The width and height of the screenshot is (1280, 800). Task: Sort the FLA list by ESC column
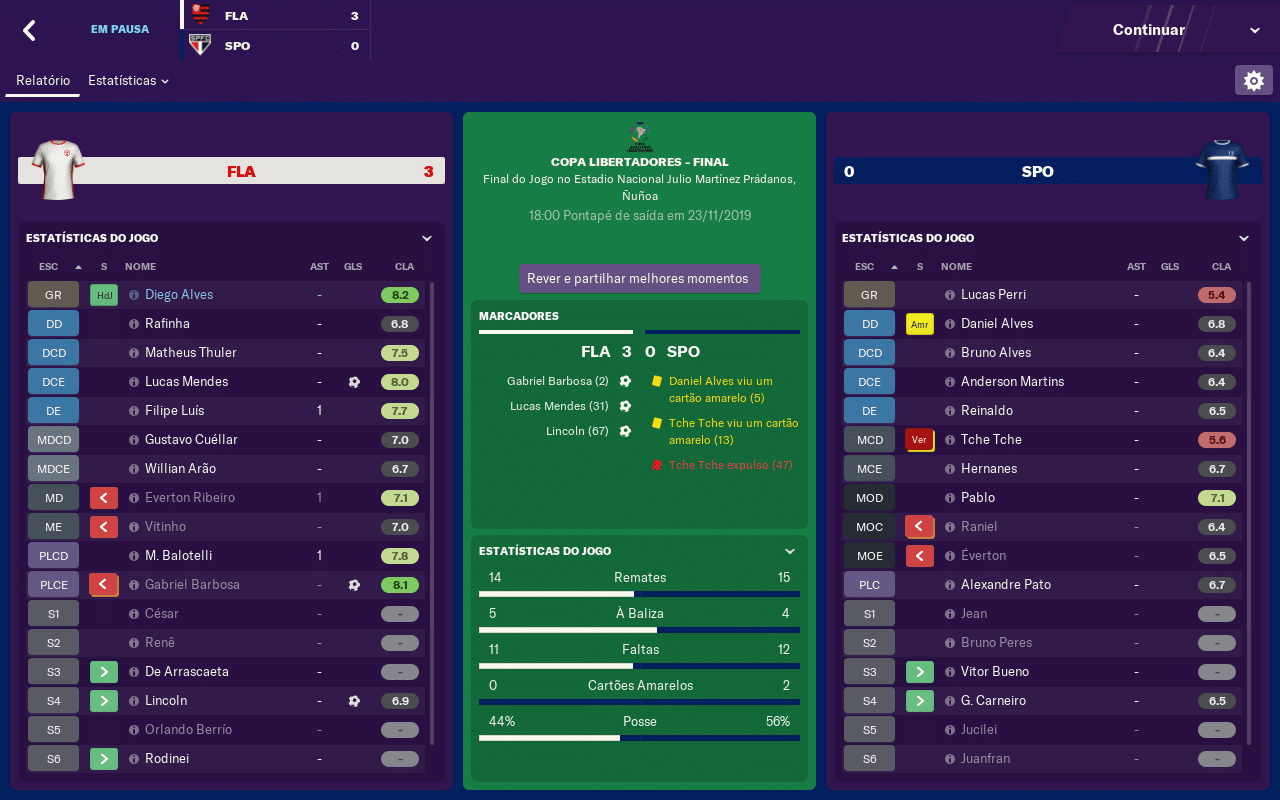pyautogui.click(x=48, y=267)
